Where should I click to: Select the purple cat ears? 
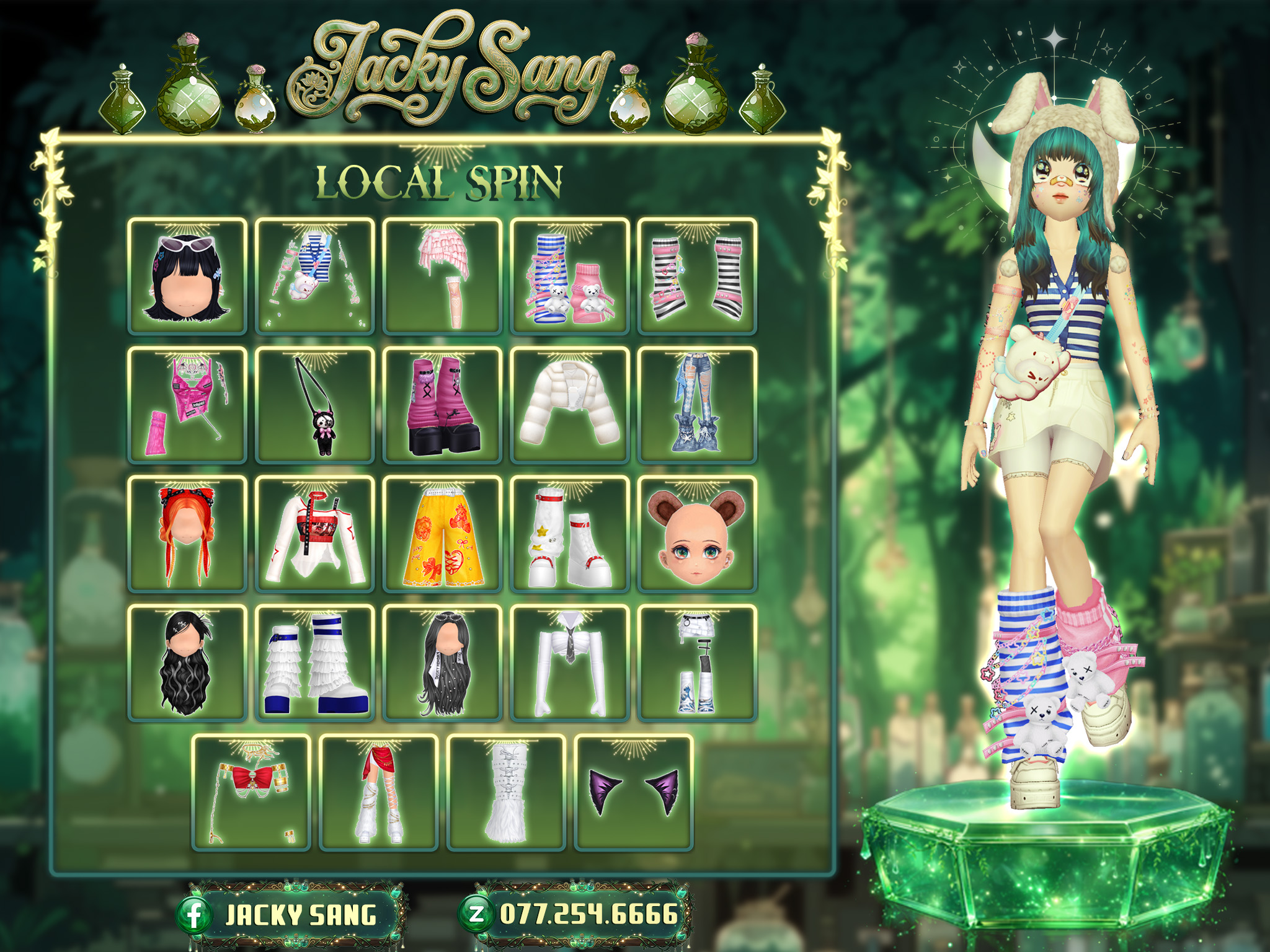click(x=633, y=792)
